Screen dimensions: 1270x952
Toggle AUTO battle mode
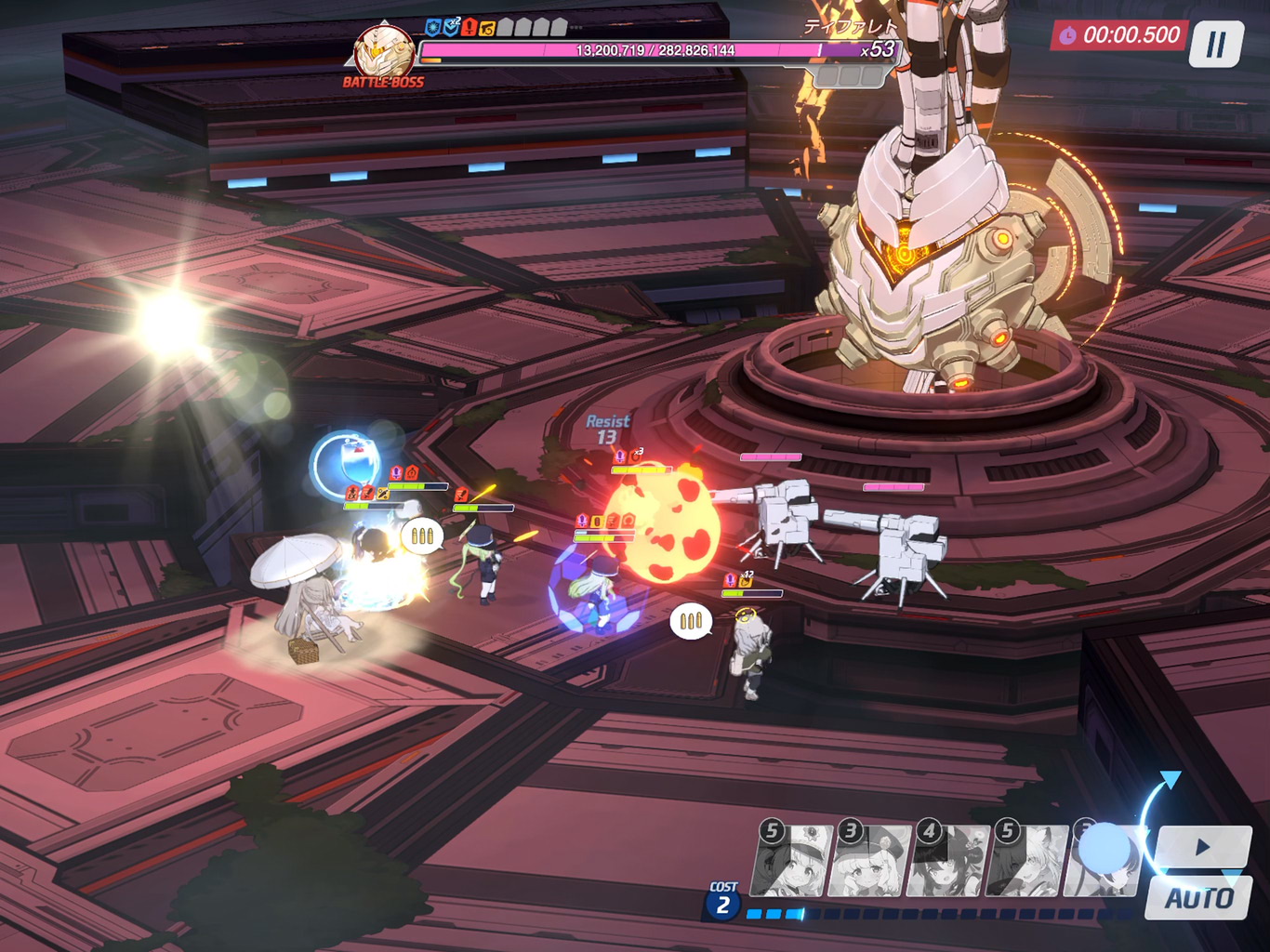(1198, 898)
